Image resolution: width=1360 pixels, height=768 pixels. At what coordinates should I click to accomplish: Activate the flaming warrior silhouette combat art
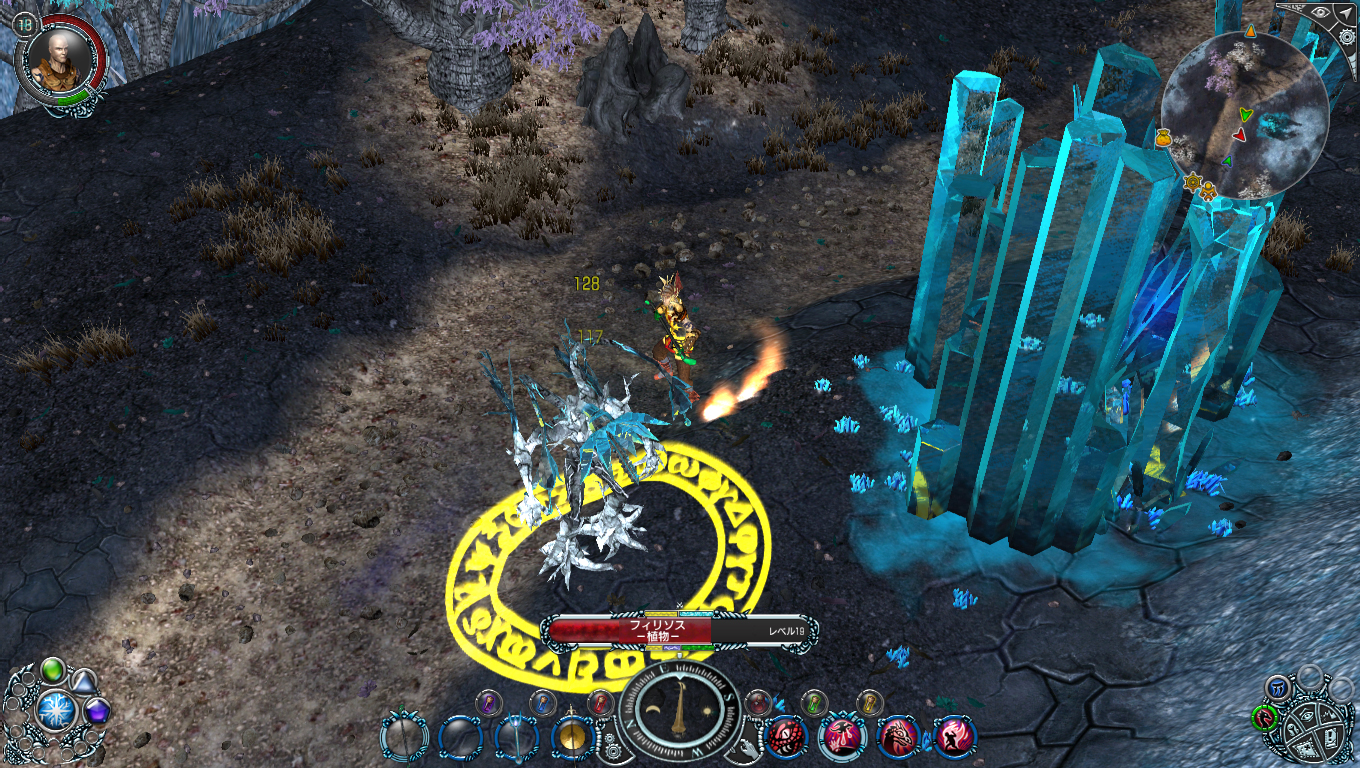[954, 738]
